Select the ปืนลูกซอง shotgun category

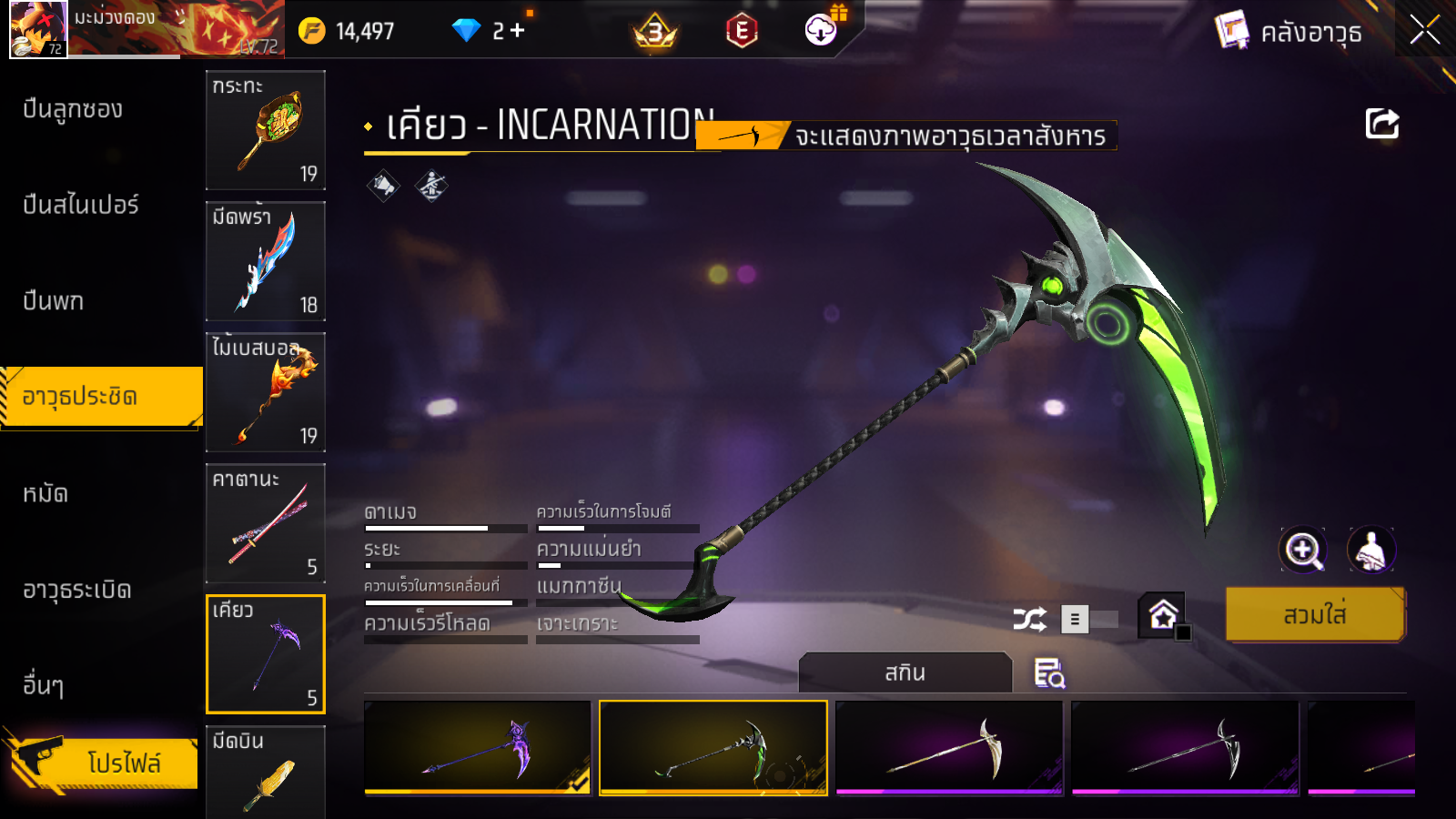click(x=73, y=109)
